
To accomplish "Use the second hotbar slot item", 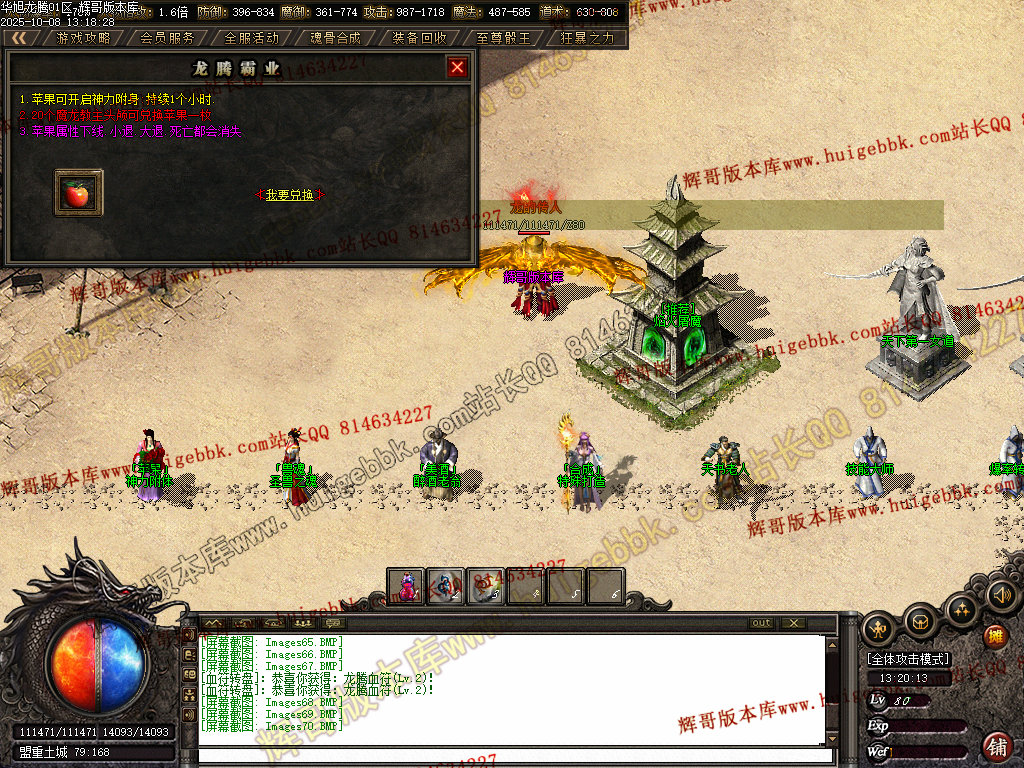I will click(446, 586).
